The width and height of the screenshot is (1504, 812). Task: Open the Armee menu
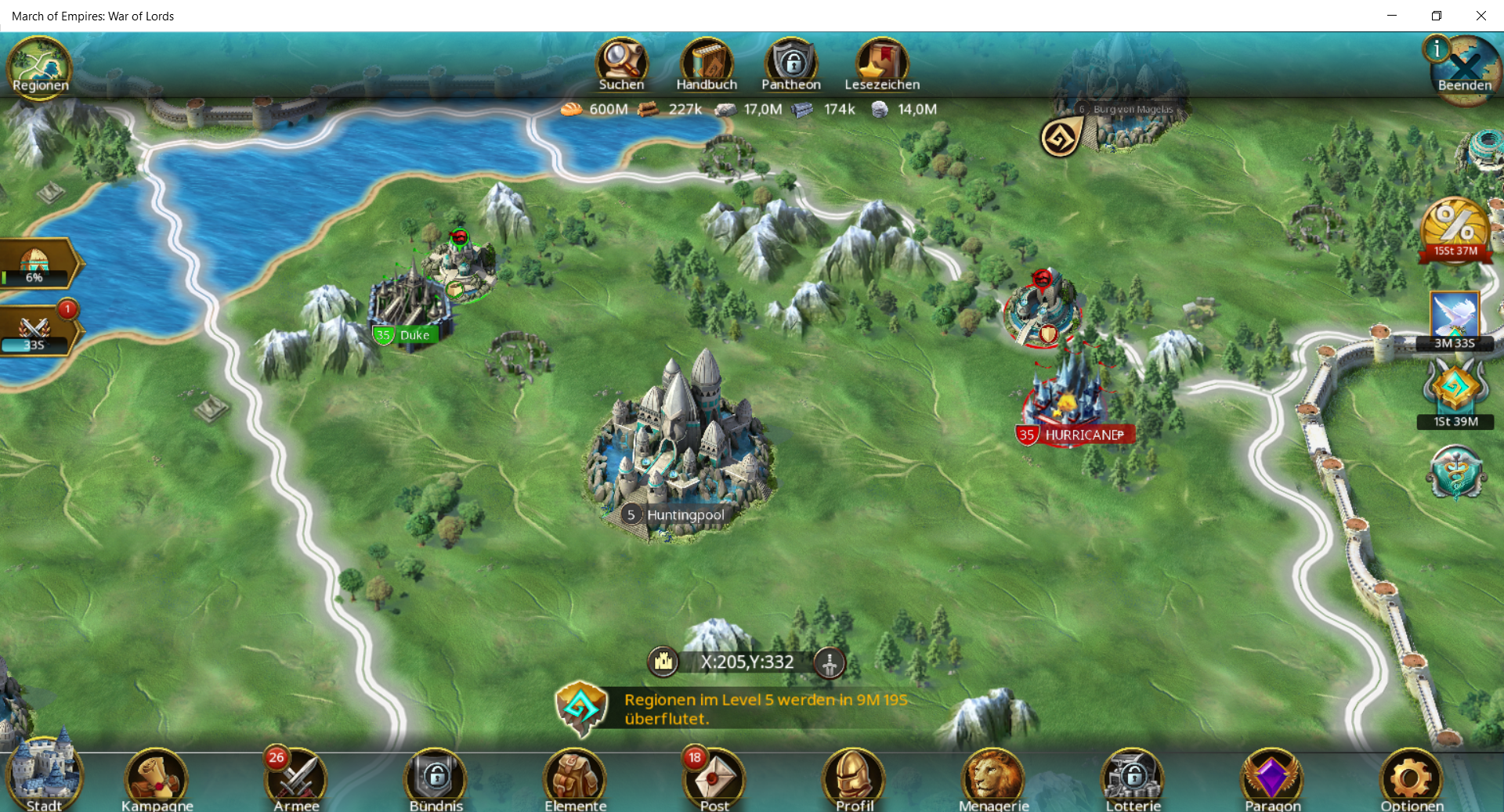[297, 780]
